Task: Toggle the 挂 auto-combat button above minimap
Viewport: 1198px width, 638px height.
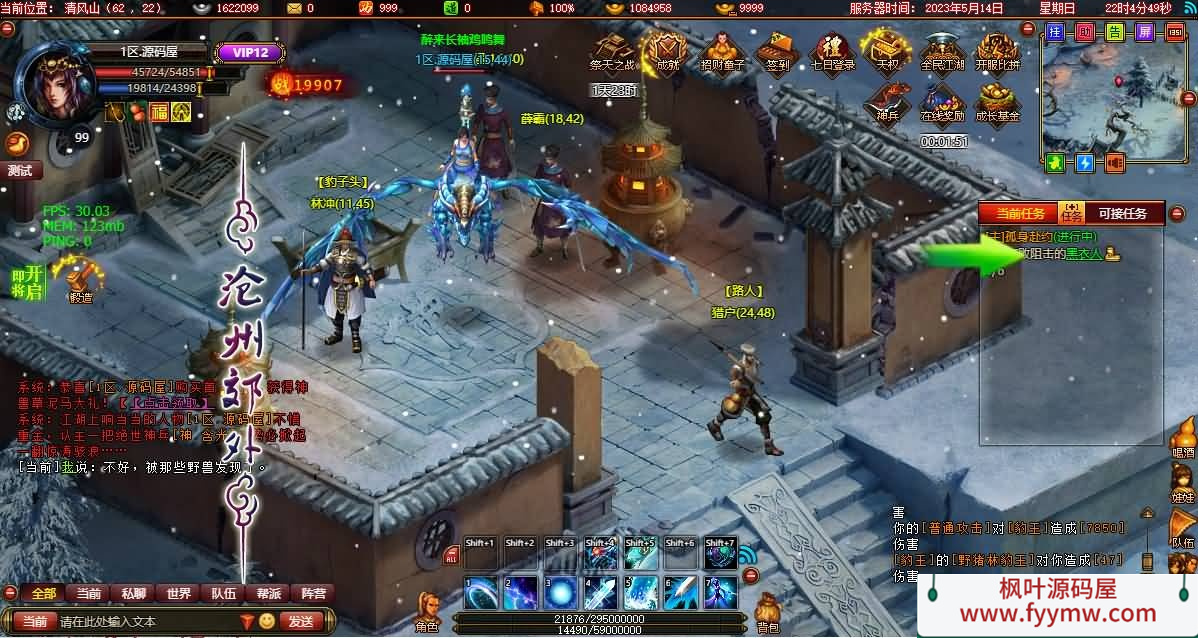Action: (1055, 32)
